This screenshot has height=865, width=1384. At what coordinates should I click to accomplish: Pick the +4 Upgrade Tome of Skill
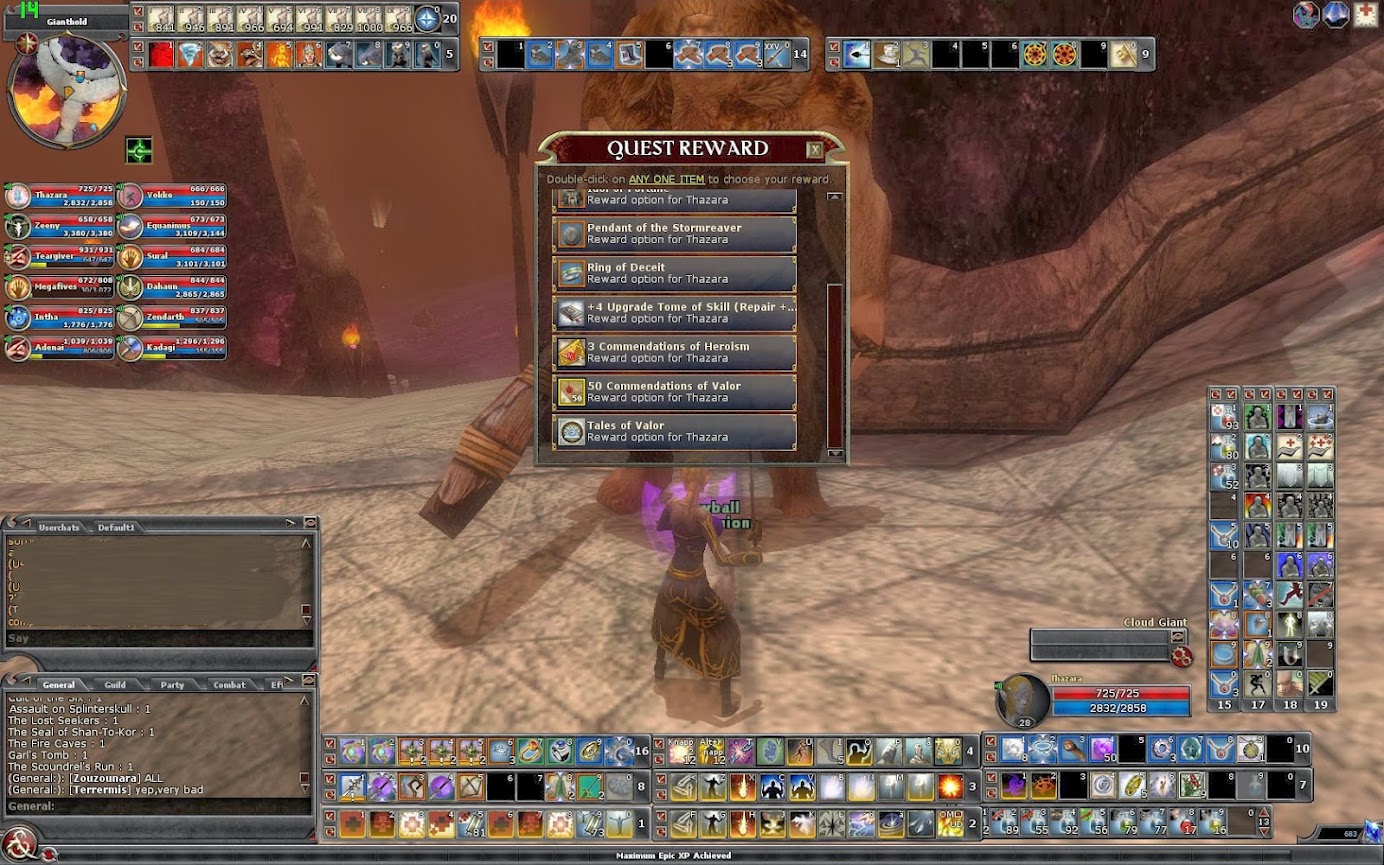tap(674, 313)
